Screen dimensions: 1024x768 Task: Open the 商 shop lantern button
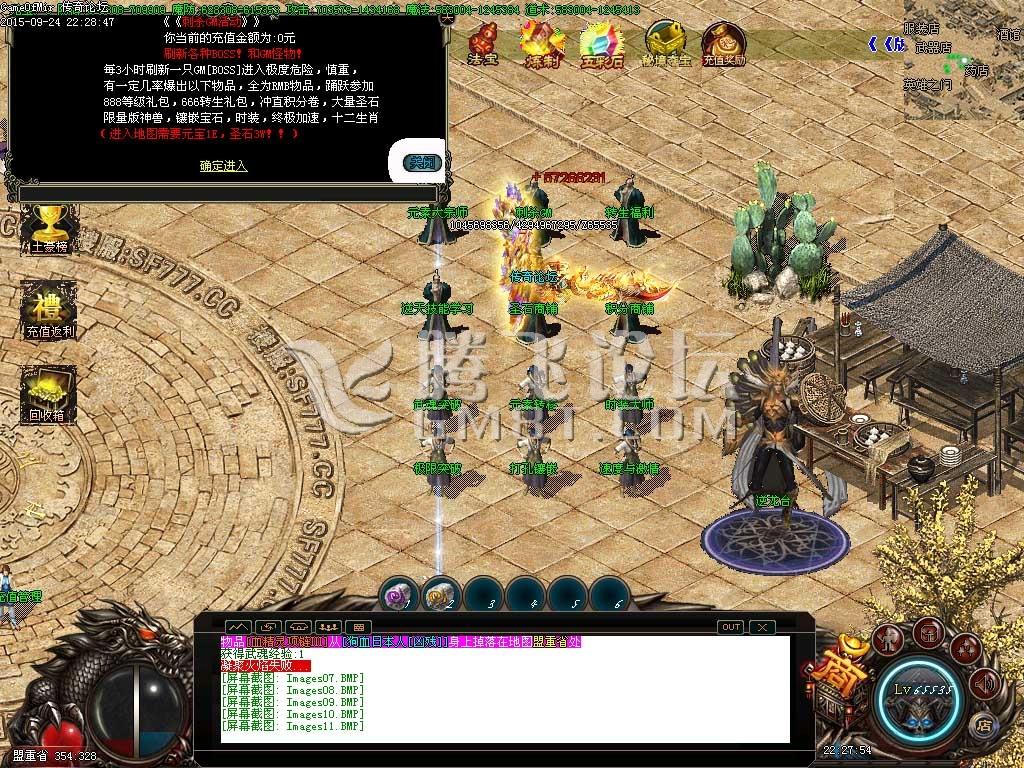[838, 668]
